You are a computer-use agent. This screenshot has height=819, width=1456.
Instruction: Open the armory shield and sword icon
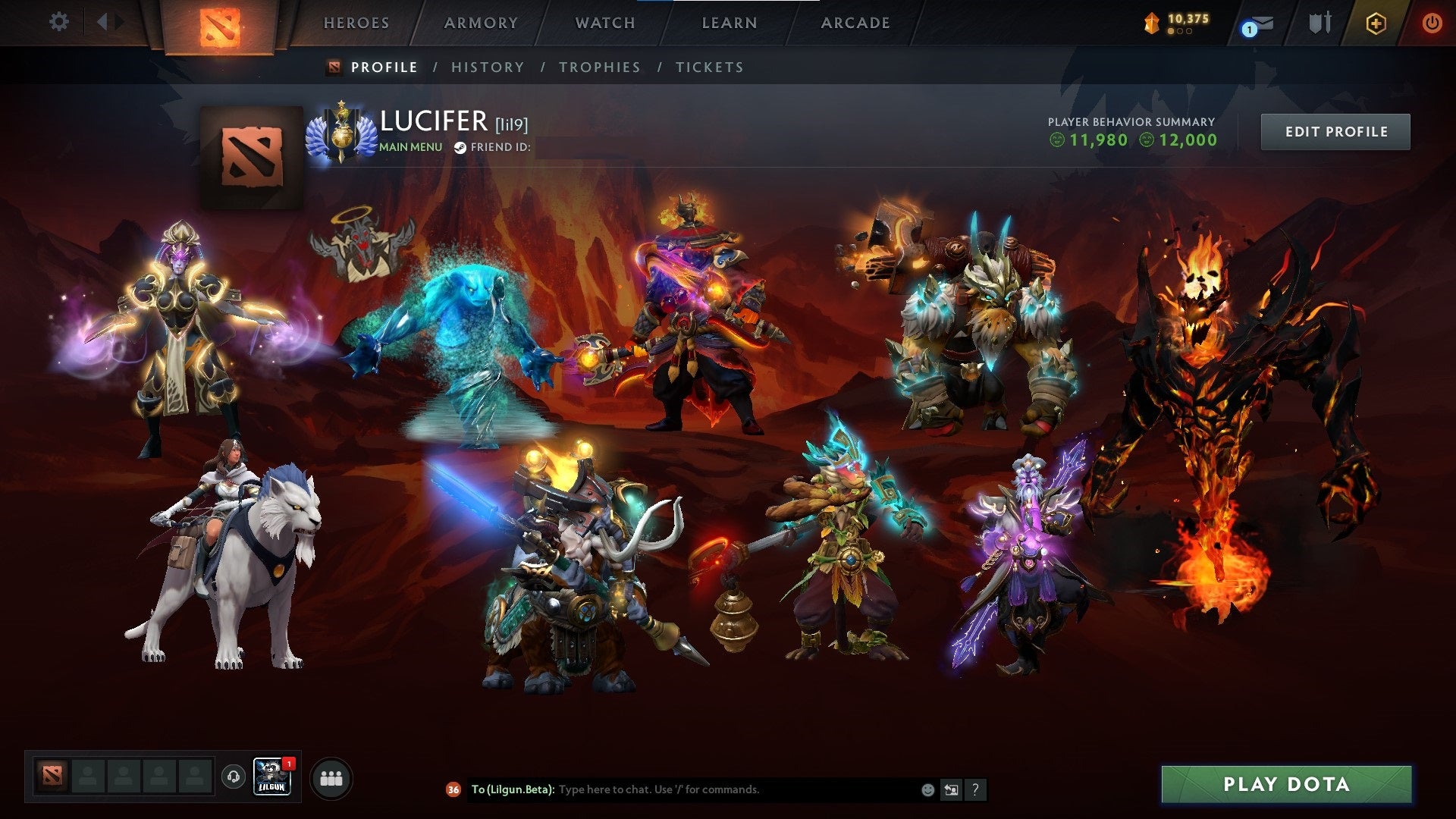1319,23
